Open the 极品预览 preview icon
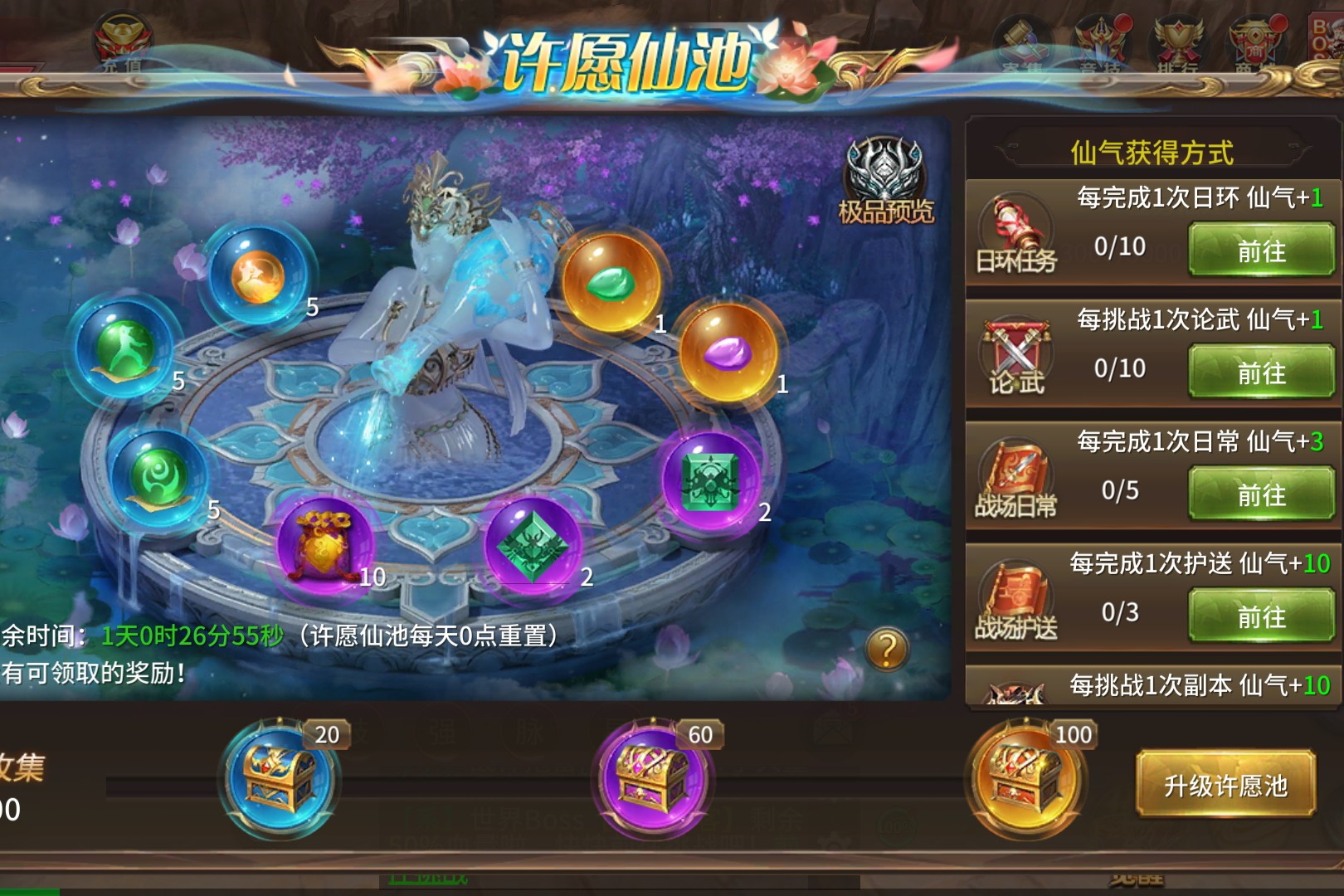The height and width of the screenshot is (896, 1344). (x=884, y=183)
